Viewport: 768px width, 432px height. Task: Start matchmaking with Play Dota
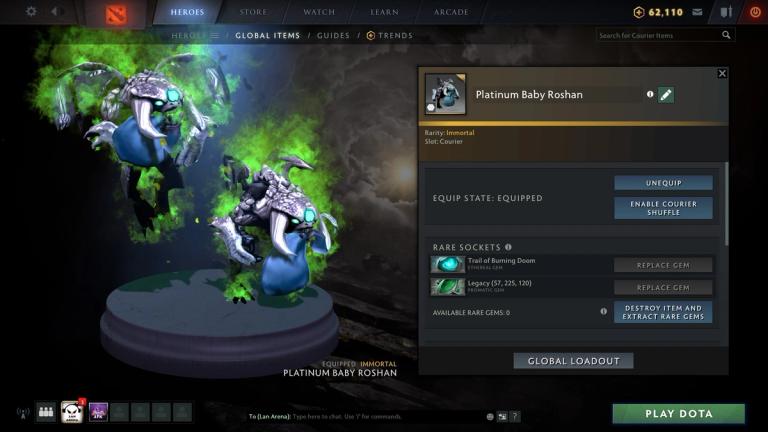point(678,414)
